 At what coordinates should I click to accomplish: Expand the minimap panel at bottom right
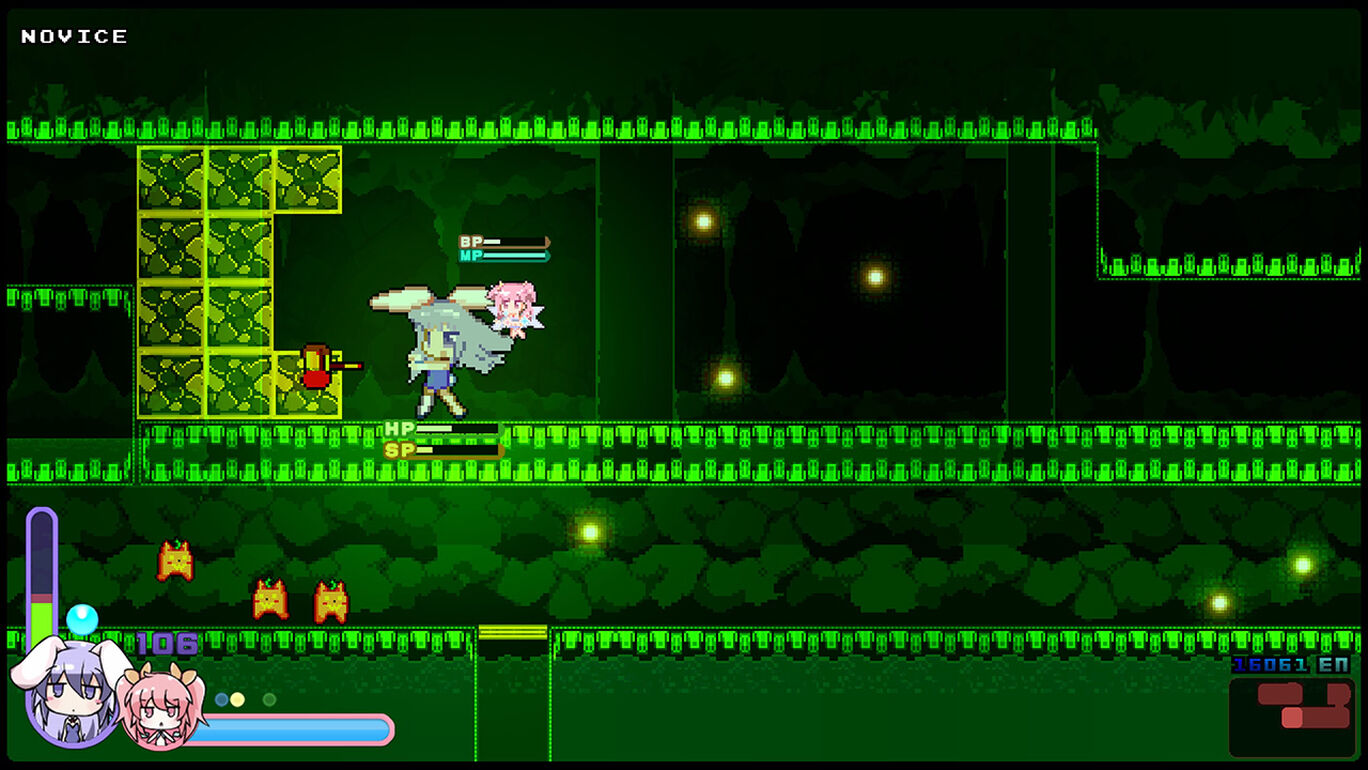(1290, 715)
